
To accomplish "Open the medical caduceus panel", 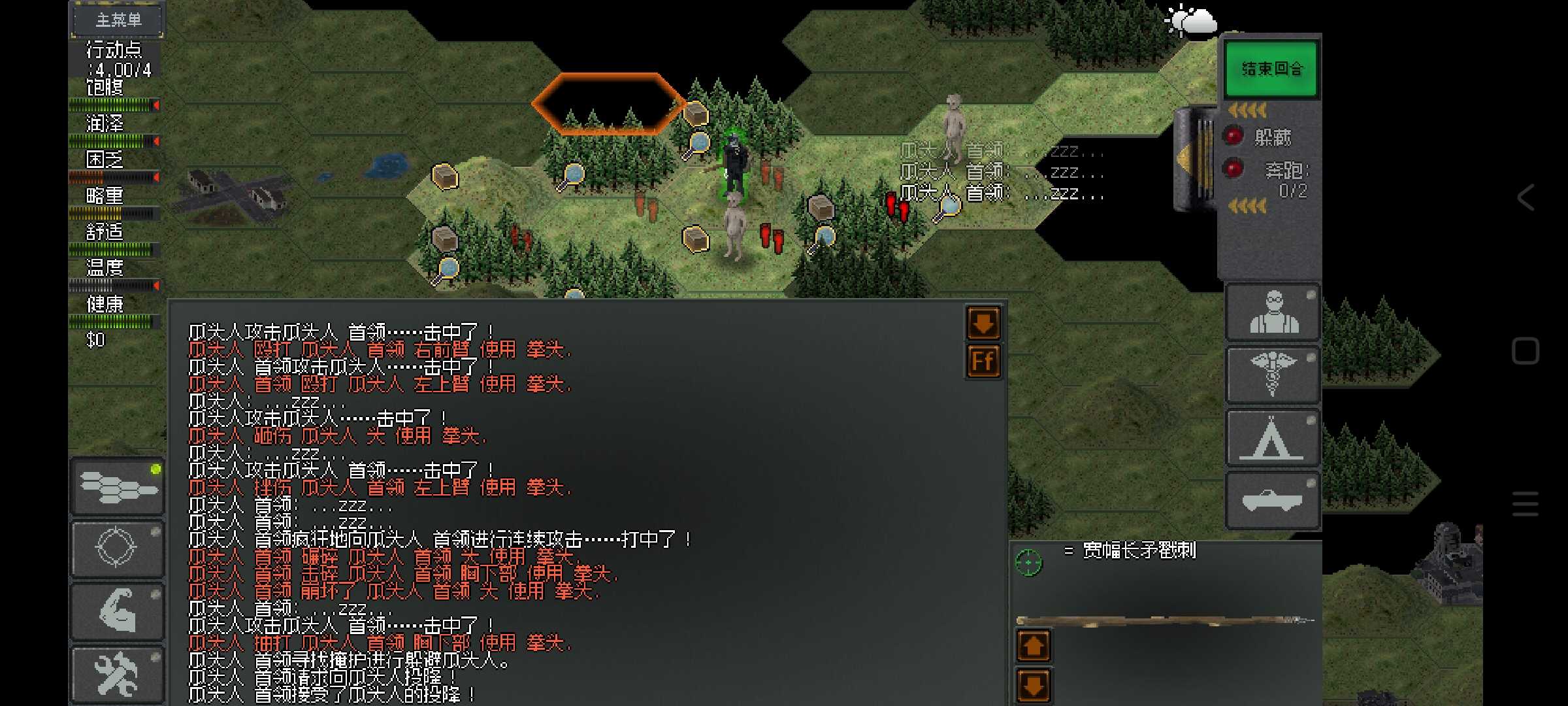I will tap(1273, 375).
